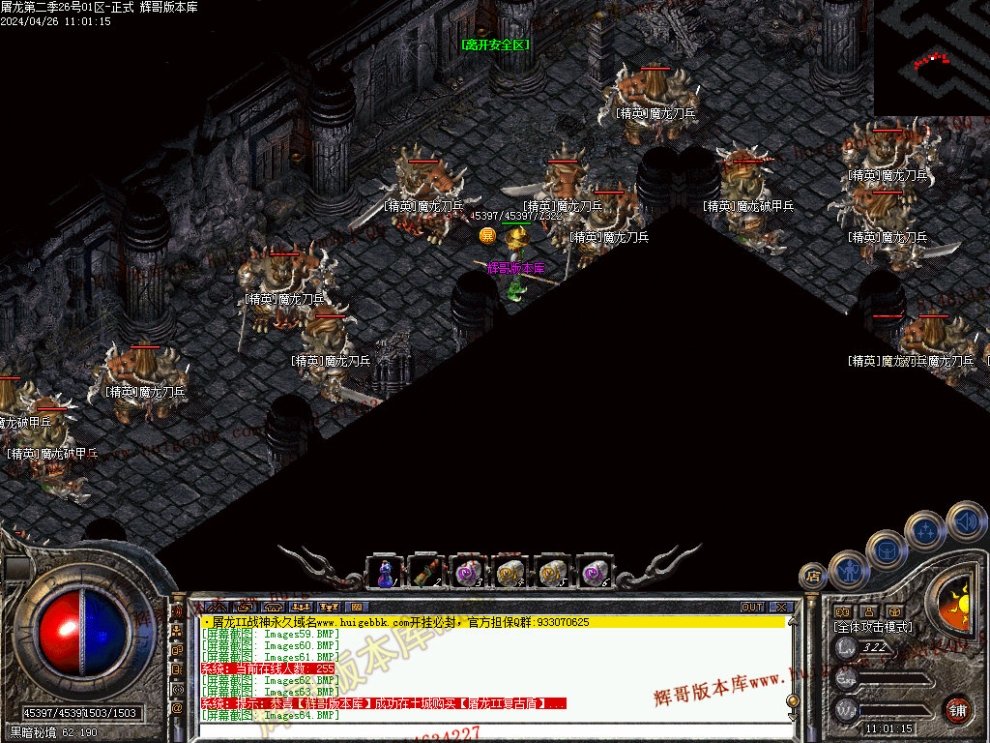Open the stall with the red 铺 button

(x=957, y=710)
